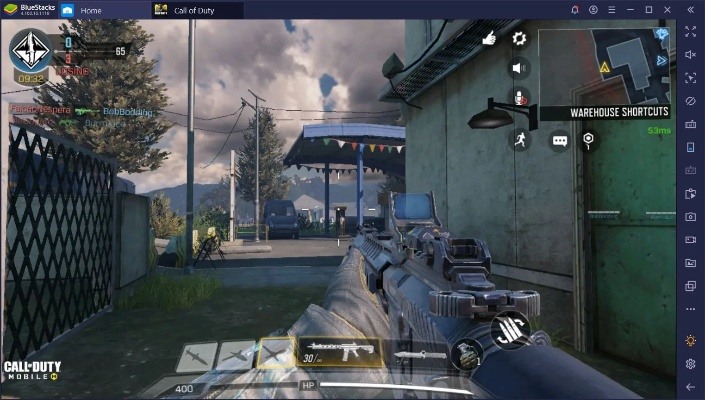This screenshot has height=400, width=705.
Task: Toggle the muted microphone icon
Action: click(519, 97)
